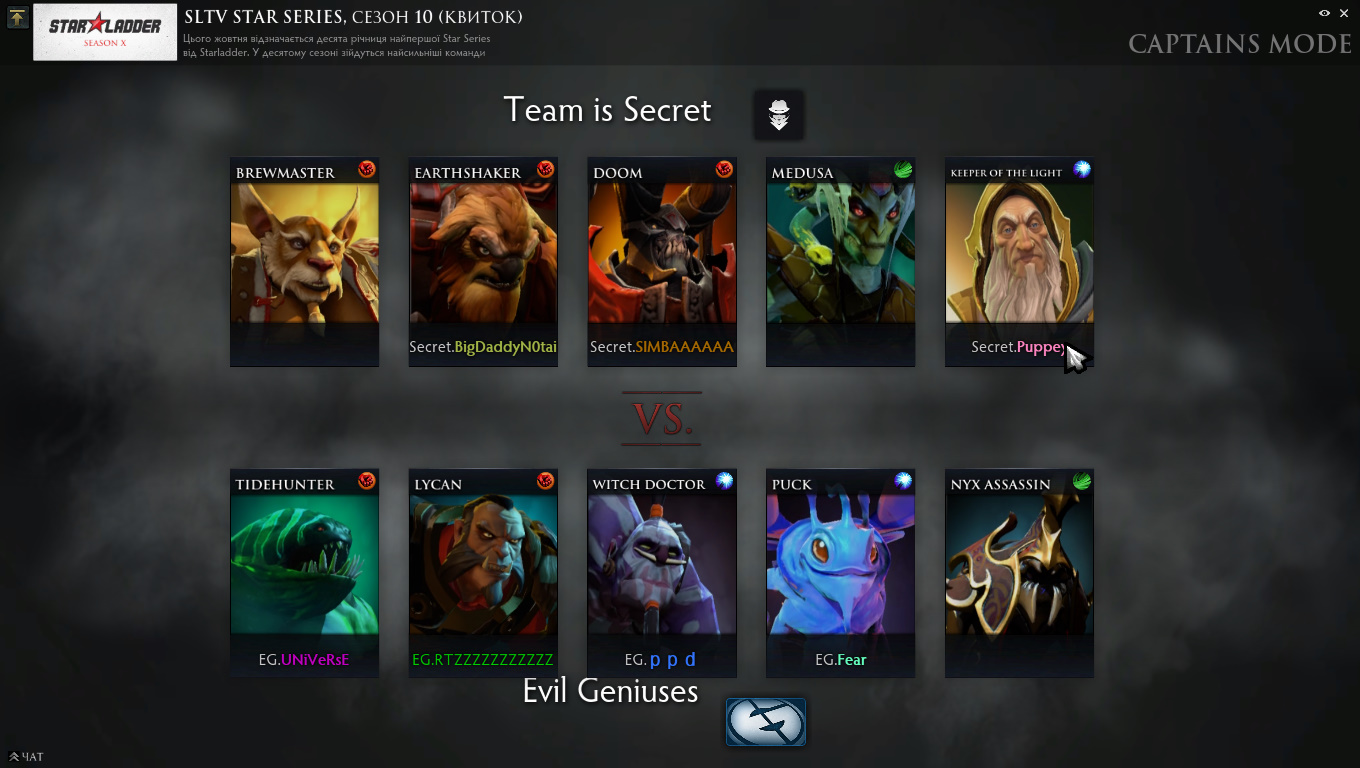Select the Medusa hero card
The image size is (1360, 768).
tap(840, 262)
